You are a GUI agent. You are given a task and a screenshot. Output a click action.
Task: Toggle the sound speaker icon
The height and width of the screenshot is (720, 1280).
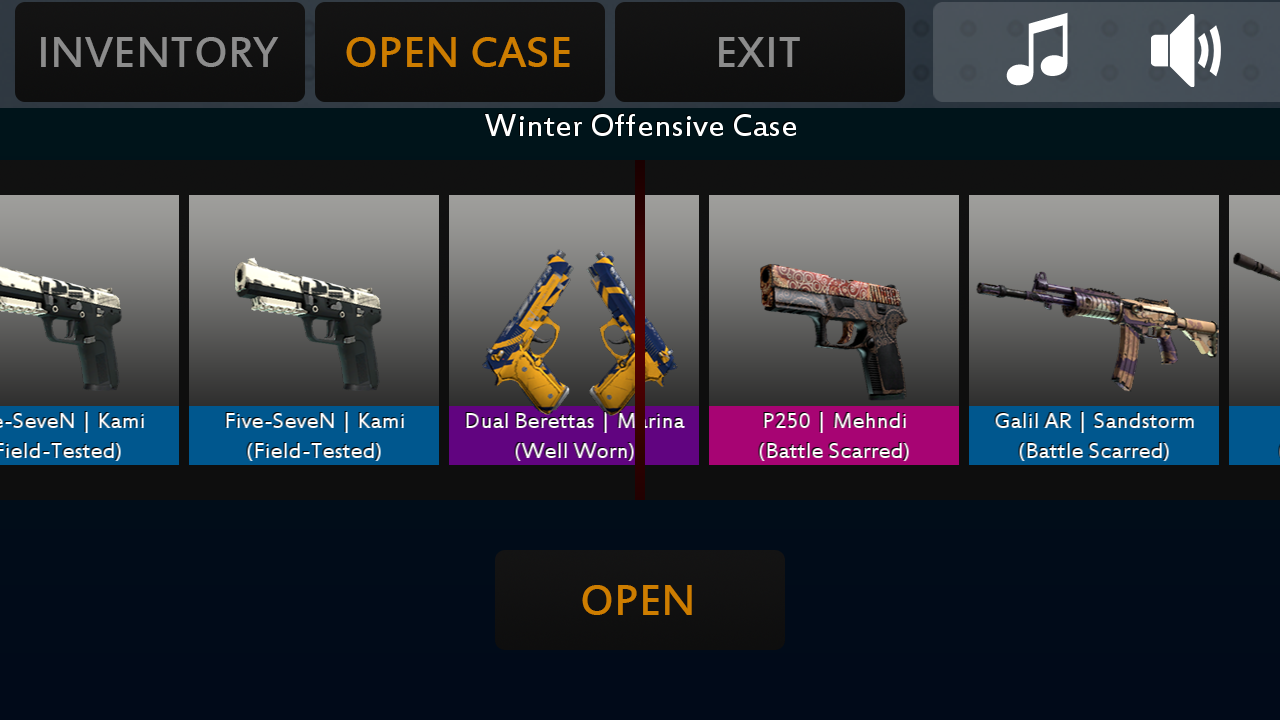(1185, 50)
